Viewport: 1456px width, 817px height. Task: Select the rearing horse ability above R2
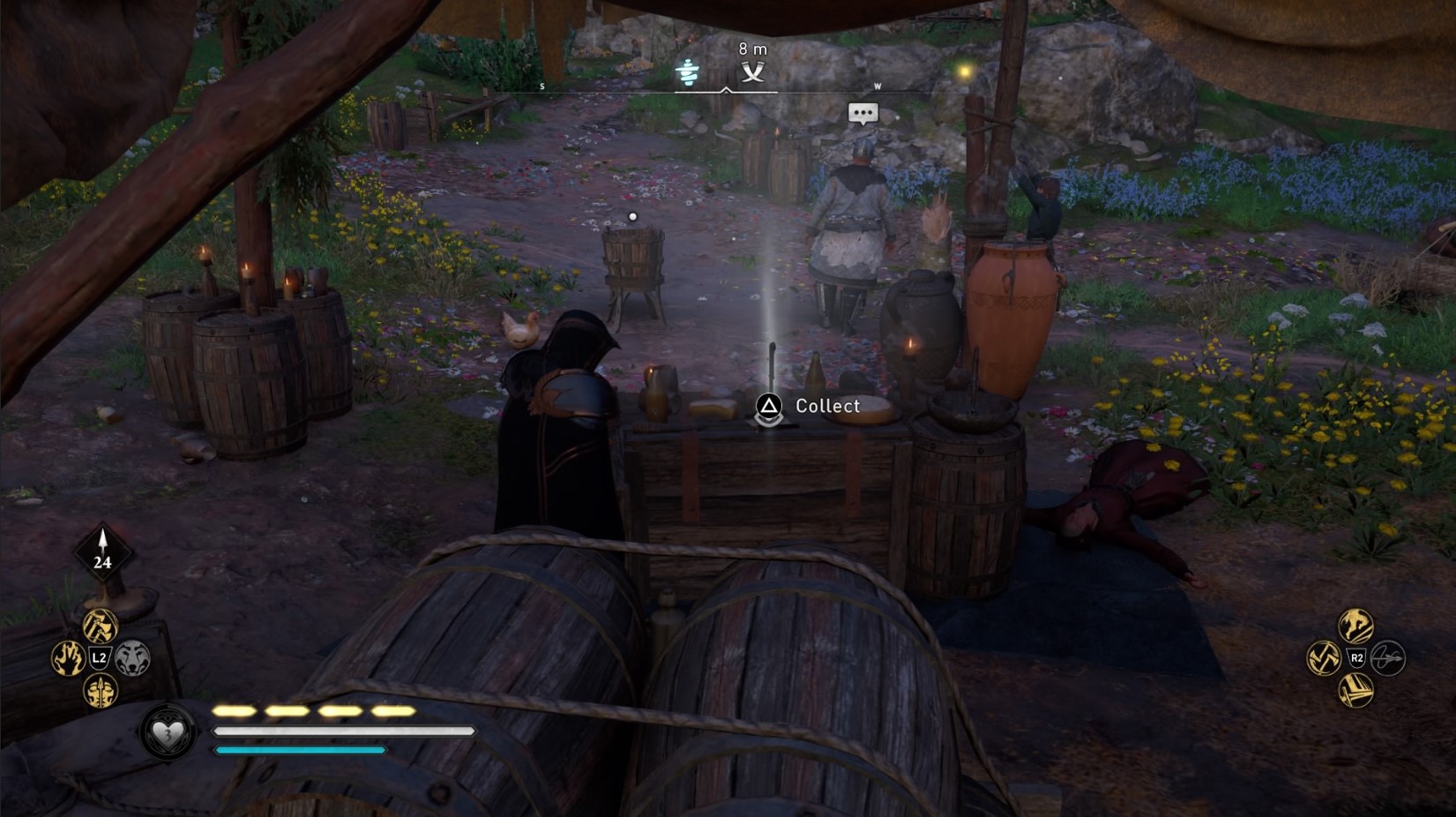[x=1355, y=626]
